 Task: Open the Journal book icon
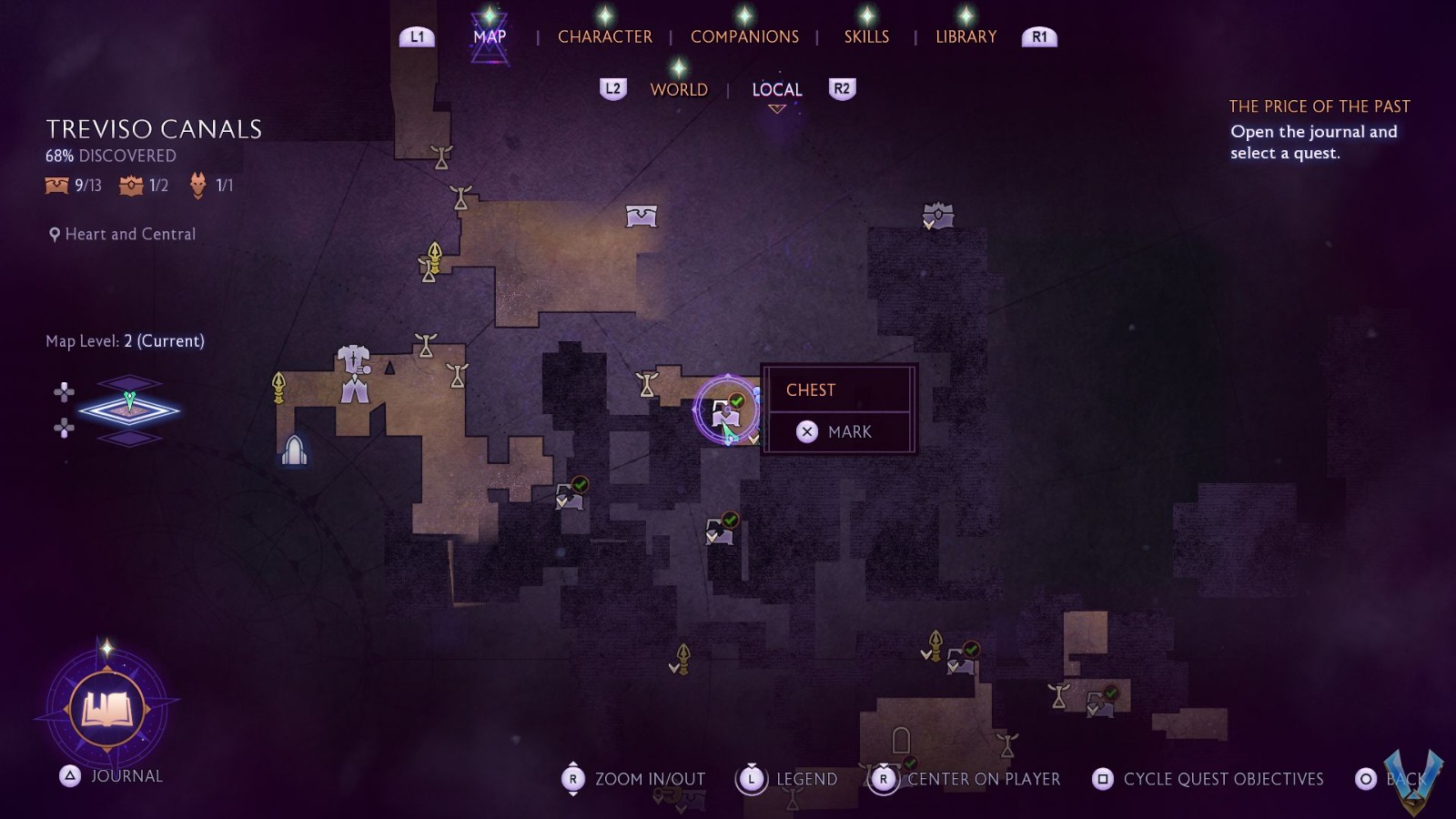click(x=107, y=708)
